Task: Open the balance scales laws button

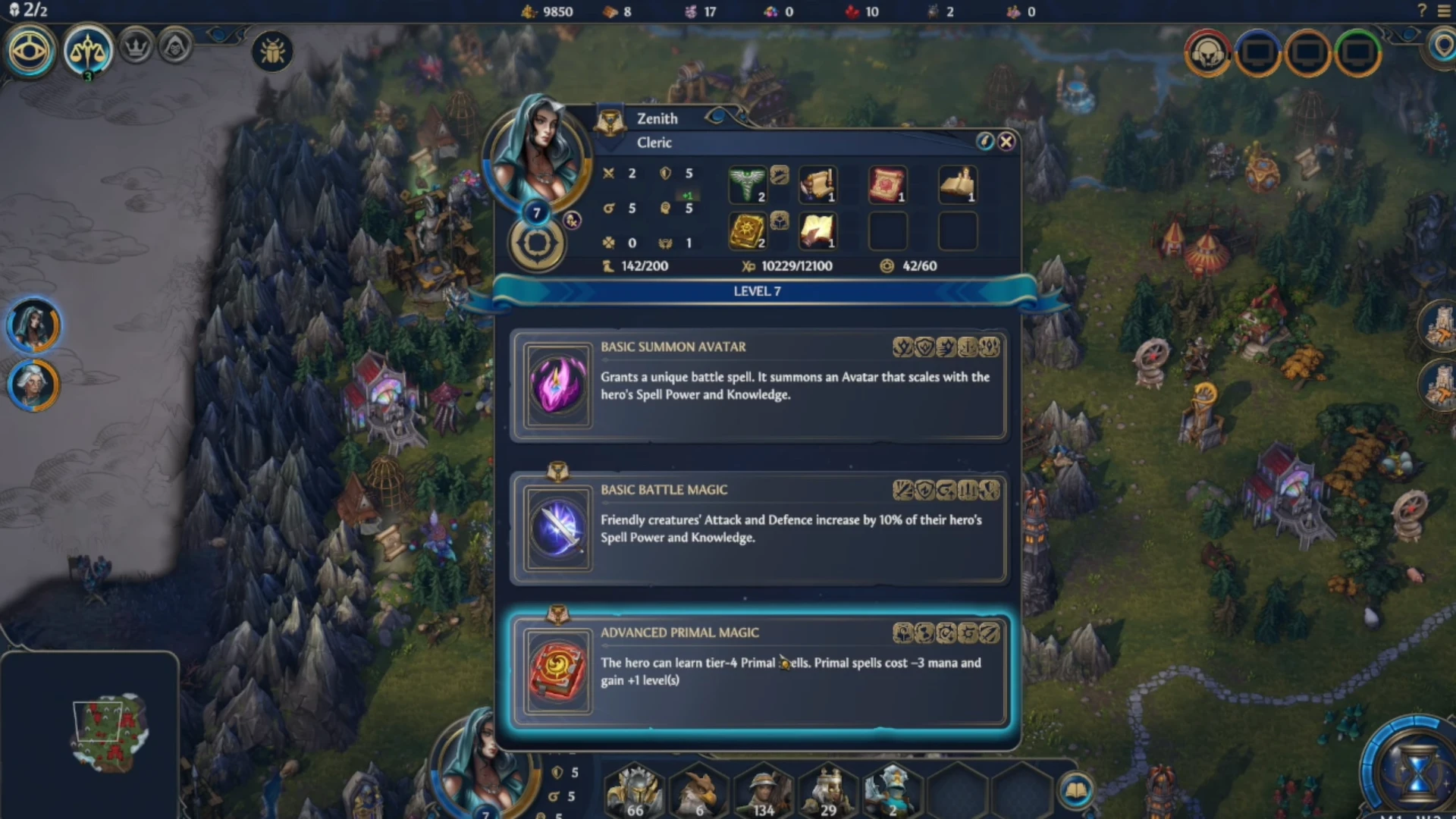Action: click(x=88, y=52)
